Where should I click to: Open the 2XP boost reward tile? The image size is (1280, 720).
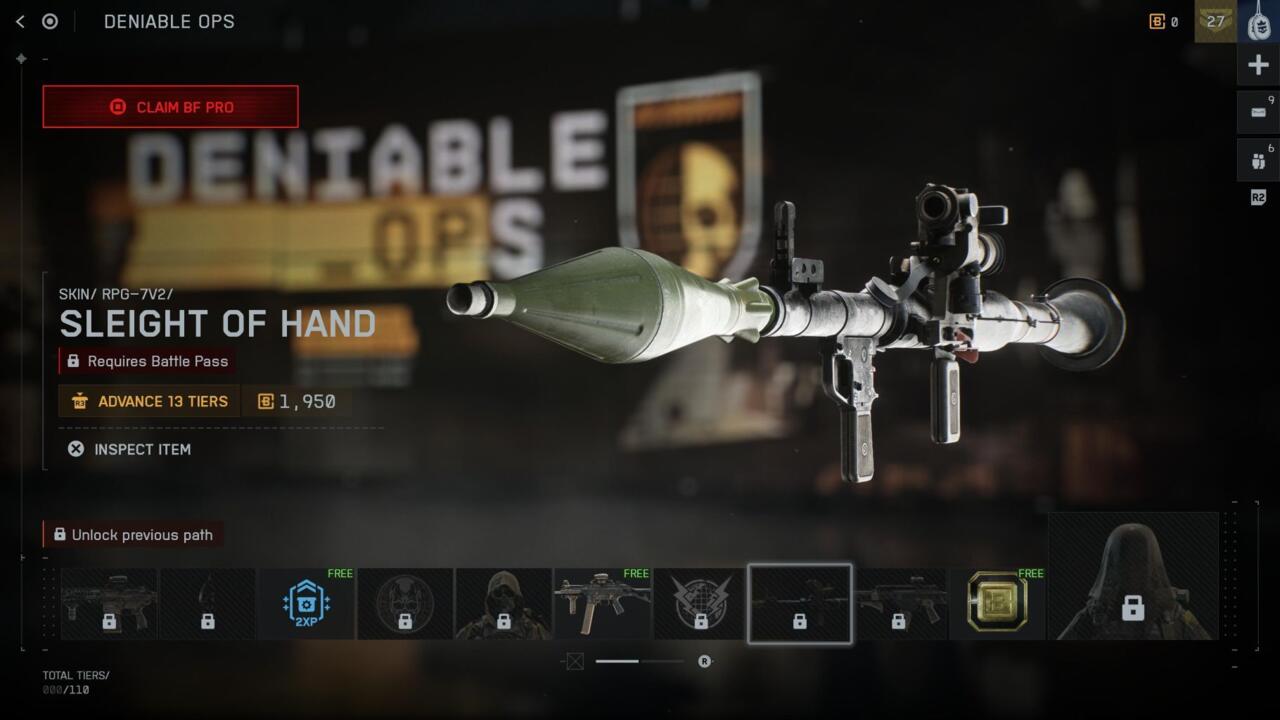coord(306,603)
